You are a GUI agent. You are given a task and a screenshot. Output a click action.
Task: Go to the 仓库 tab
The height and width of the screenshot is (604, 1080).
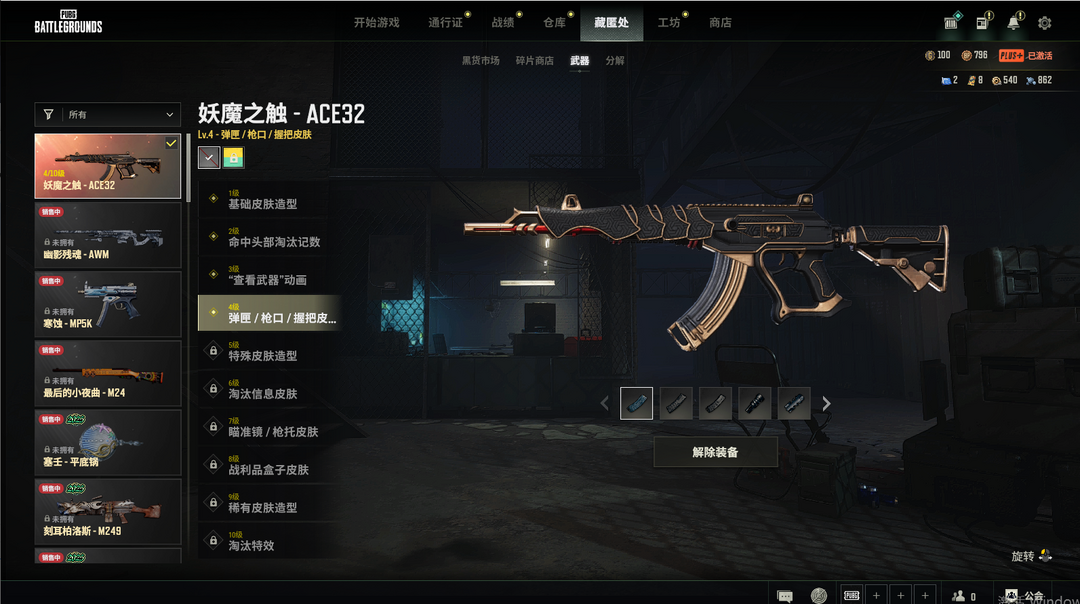(x=554, y=22)
